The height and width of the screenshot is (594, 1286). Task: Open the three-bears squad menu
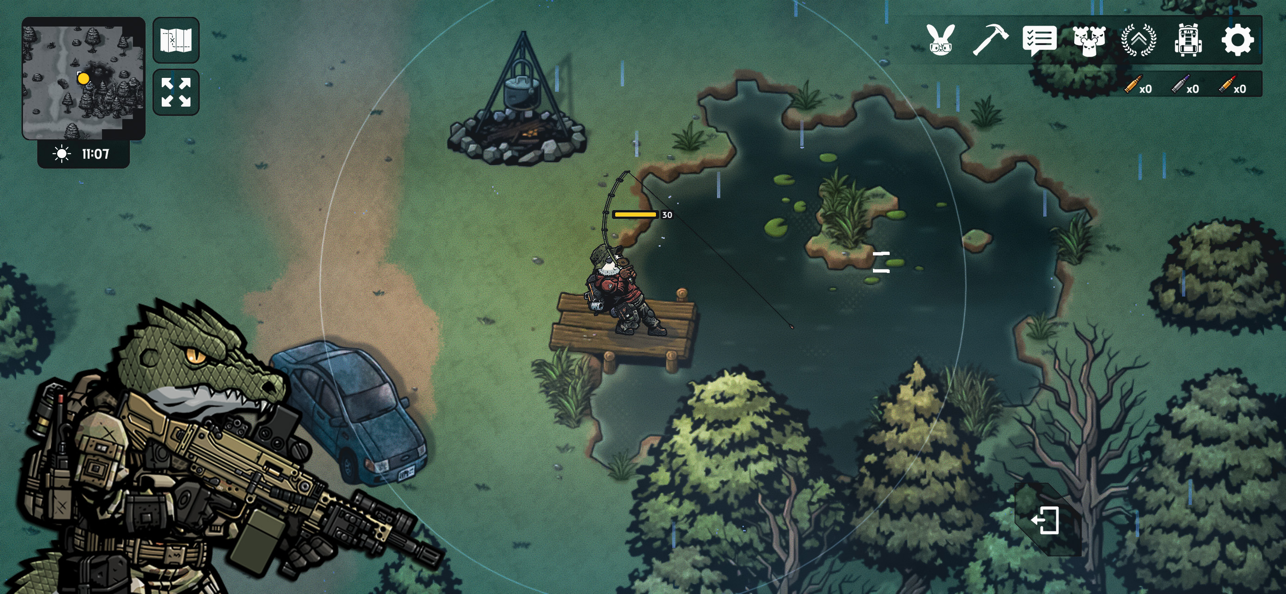pos(1089,40)
